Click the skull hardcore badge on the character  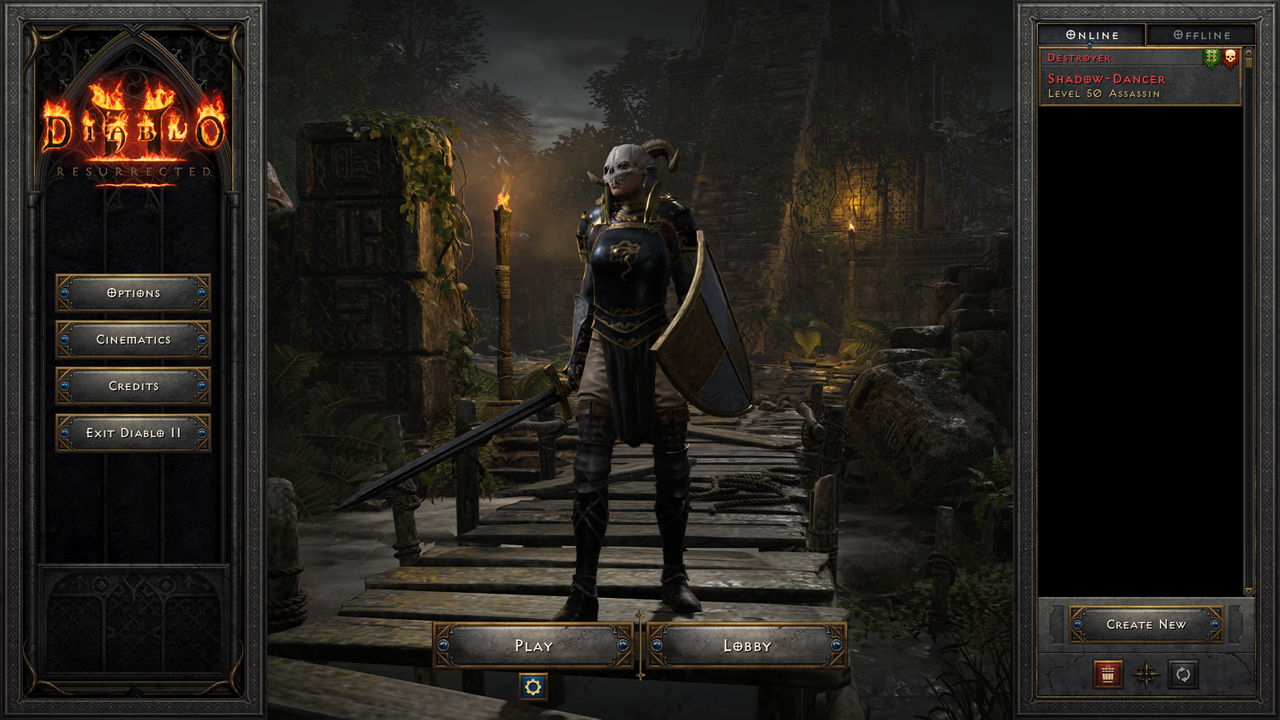tap(1230, 58)
